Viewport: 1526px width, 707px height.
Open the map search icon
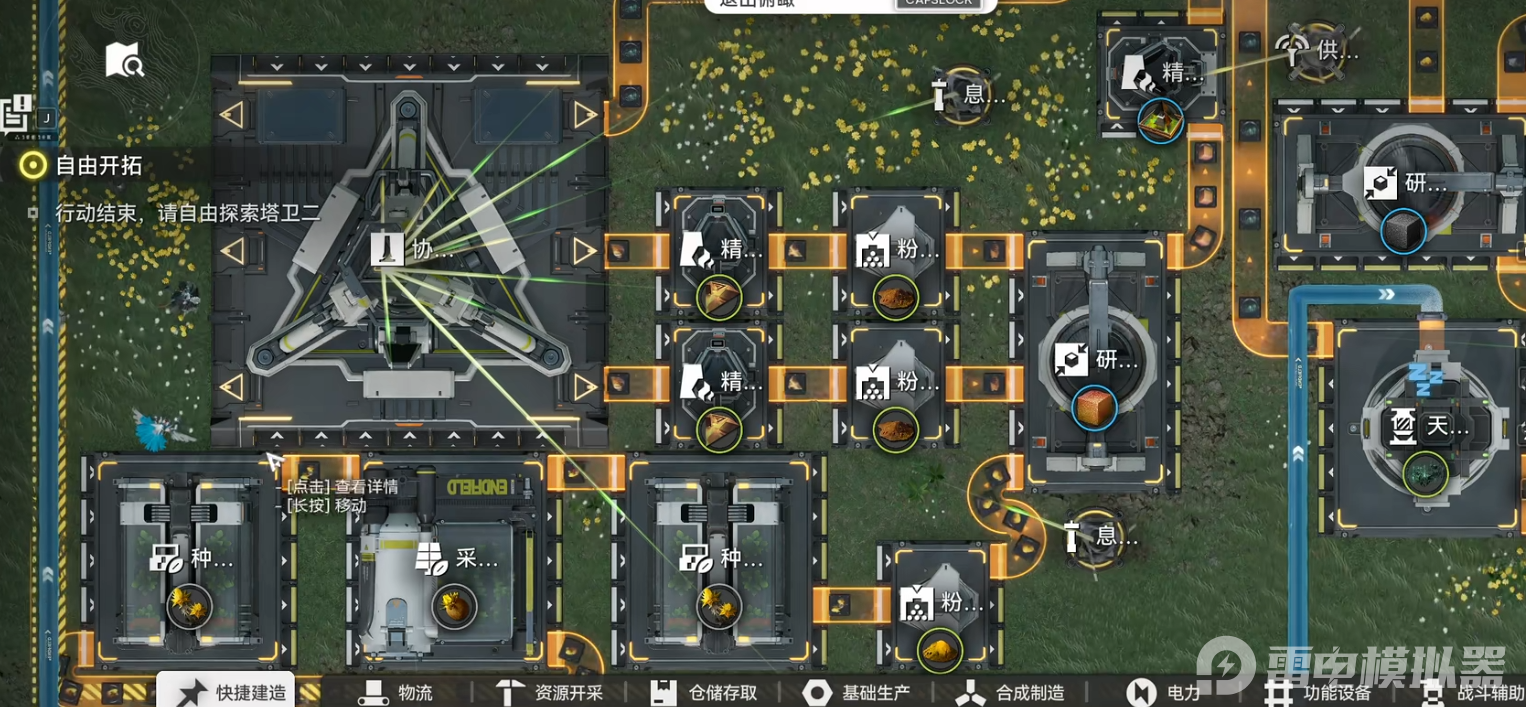pos(125,61)
